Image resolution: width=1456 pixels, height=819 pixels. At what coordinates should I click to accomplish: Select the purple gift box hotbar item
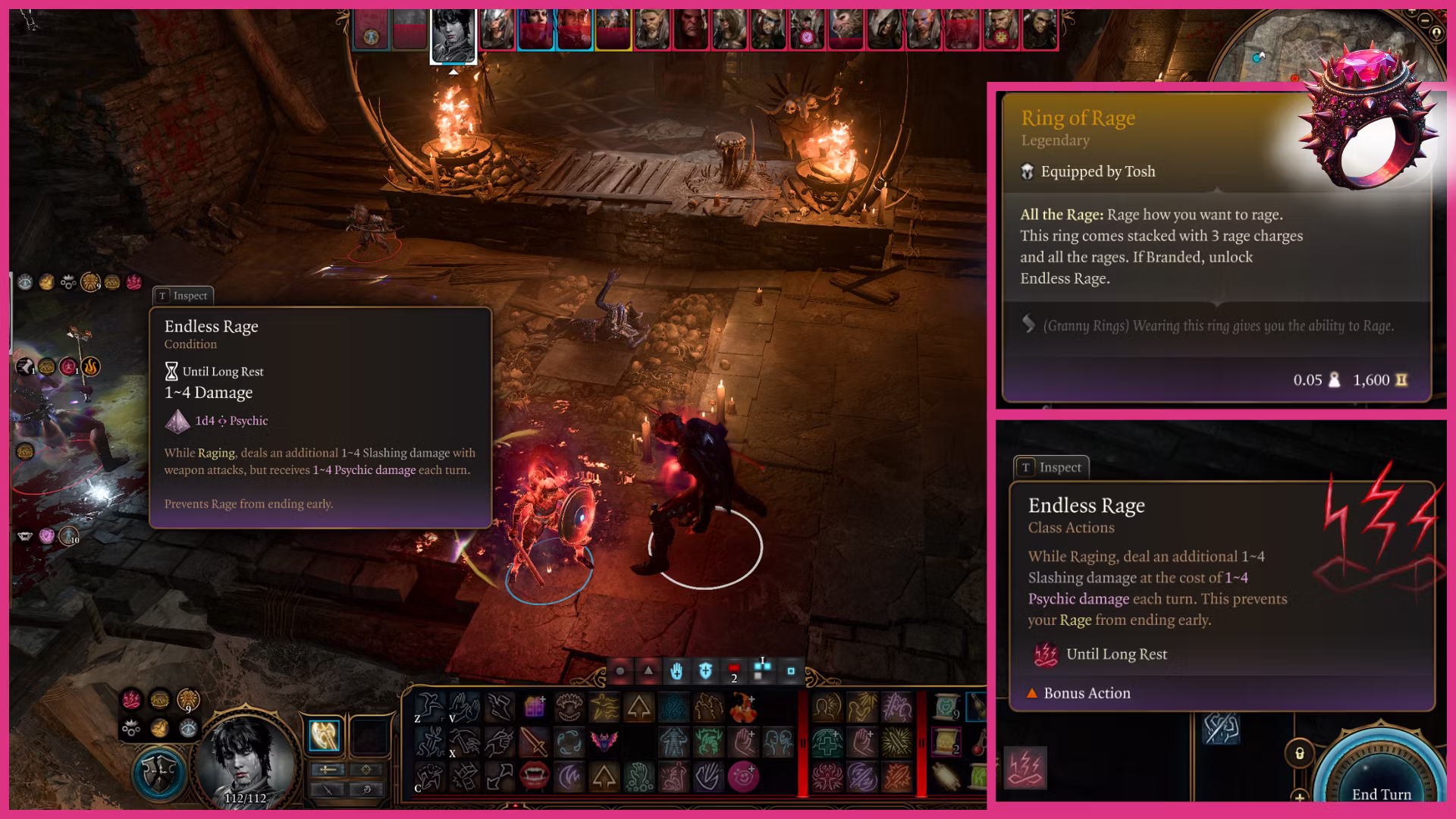tap(534, 708)
